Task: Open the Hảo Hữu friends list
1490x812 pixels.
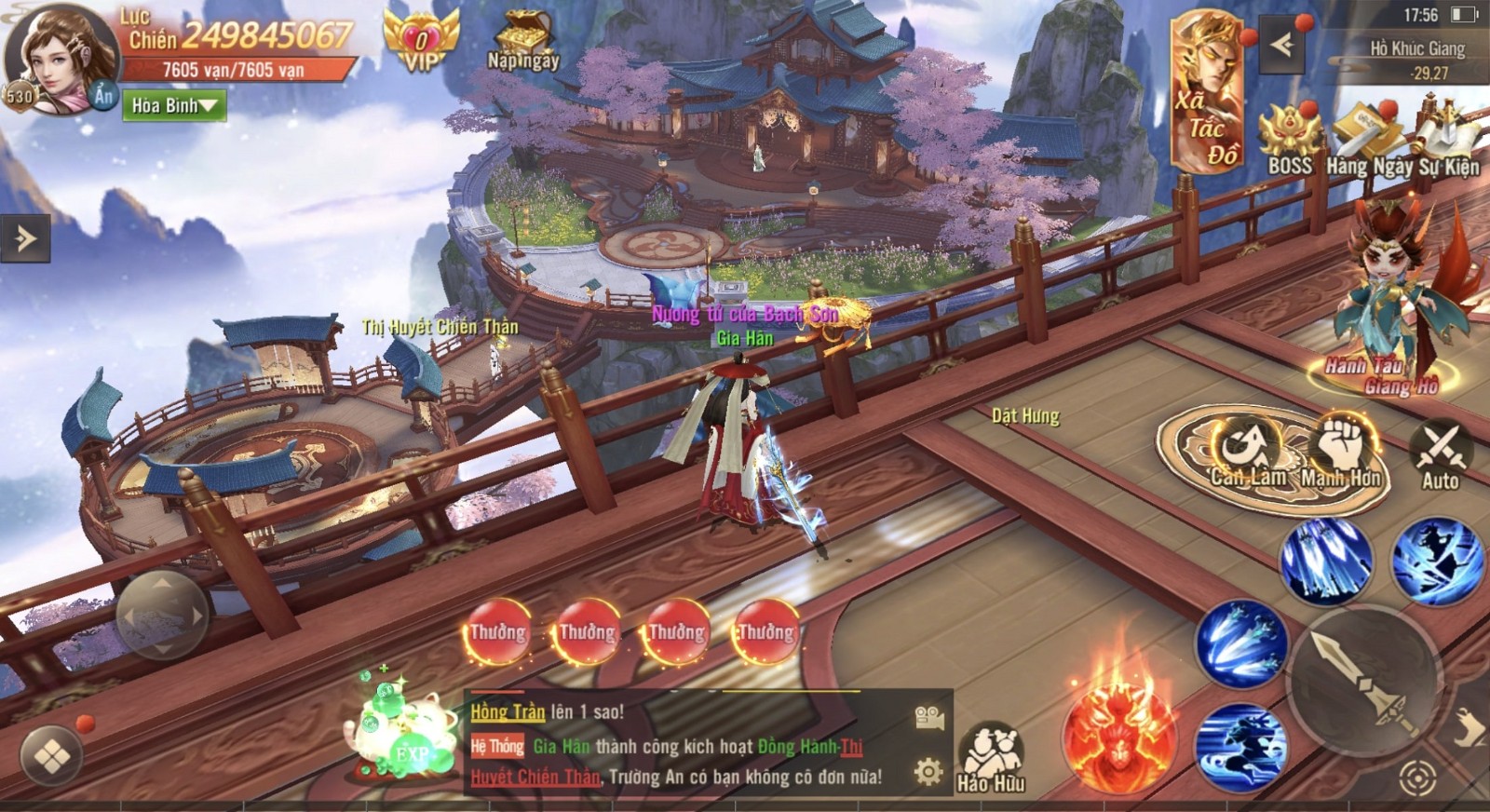Action: tap(992, 756)
